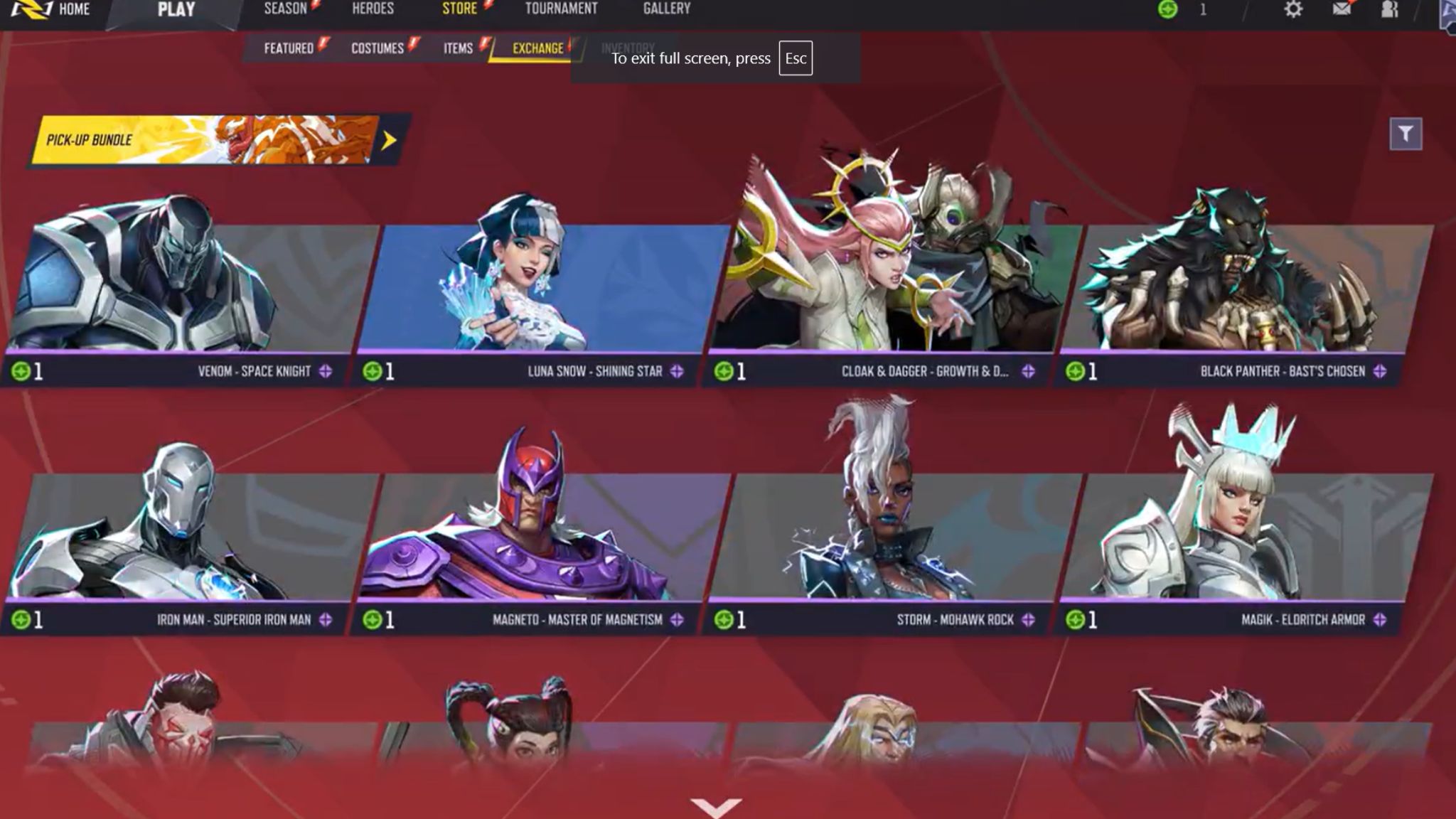The width and height of the screenshot is (1456, 819).
Task: Switch to the Play tab
Action: click(176, 10)
